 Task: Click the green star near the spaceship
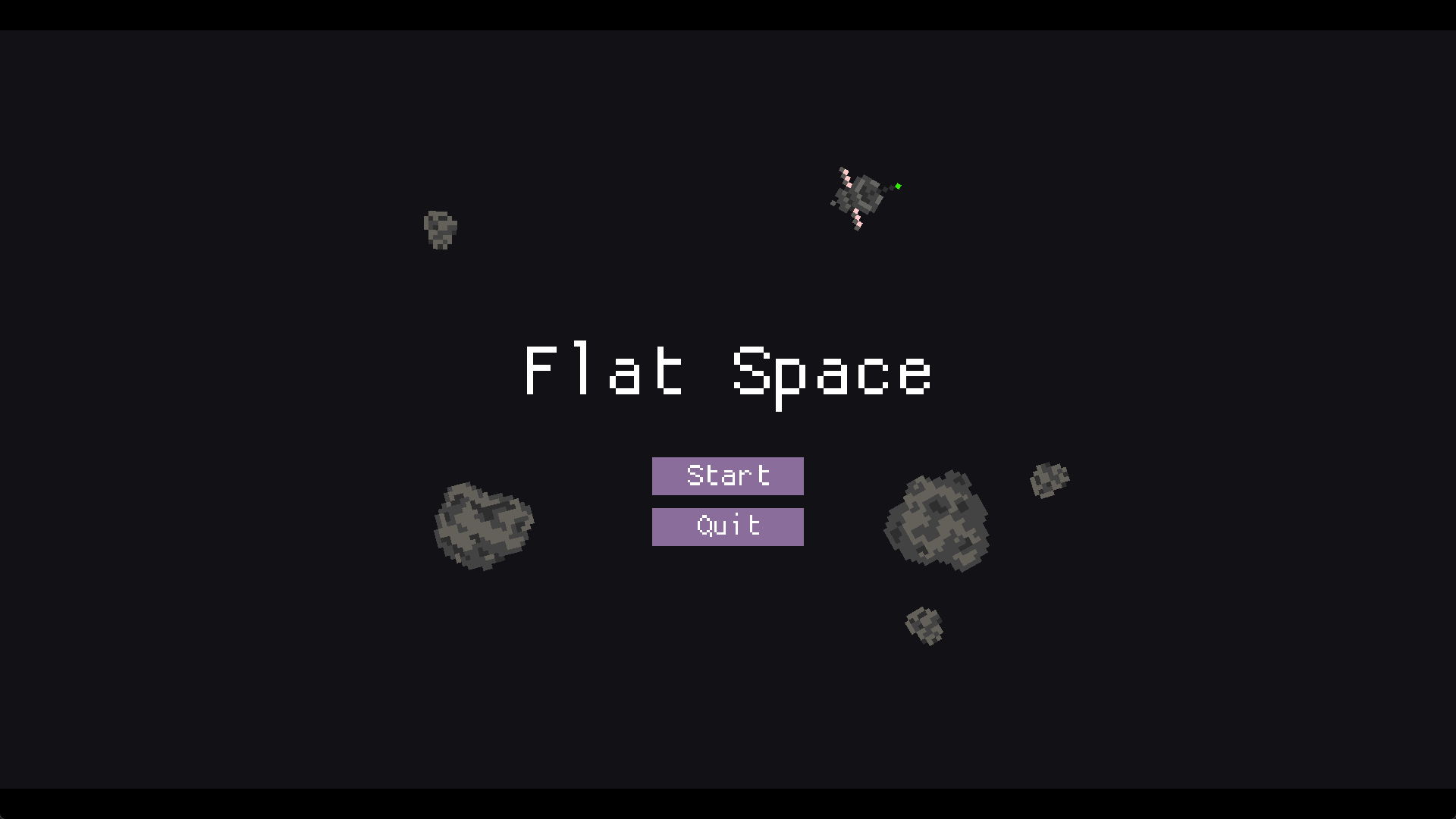pos(897,186)
